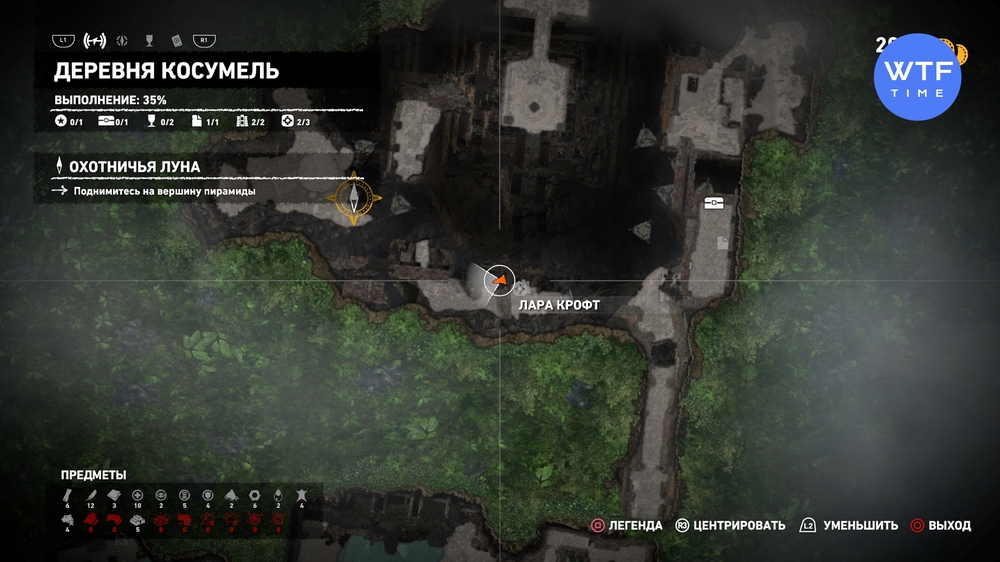The height and width of the screenshot is (562, 1000).
Task: Open the map legend via ЛЕГЕНДА
Action: pyautogui.click(x=626, y=525)
